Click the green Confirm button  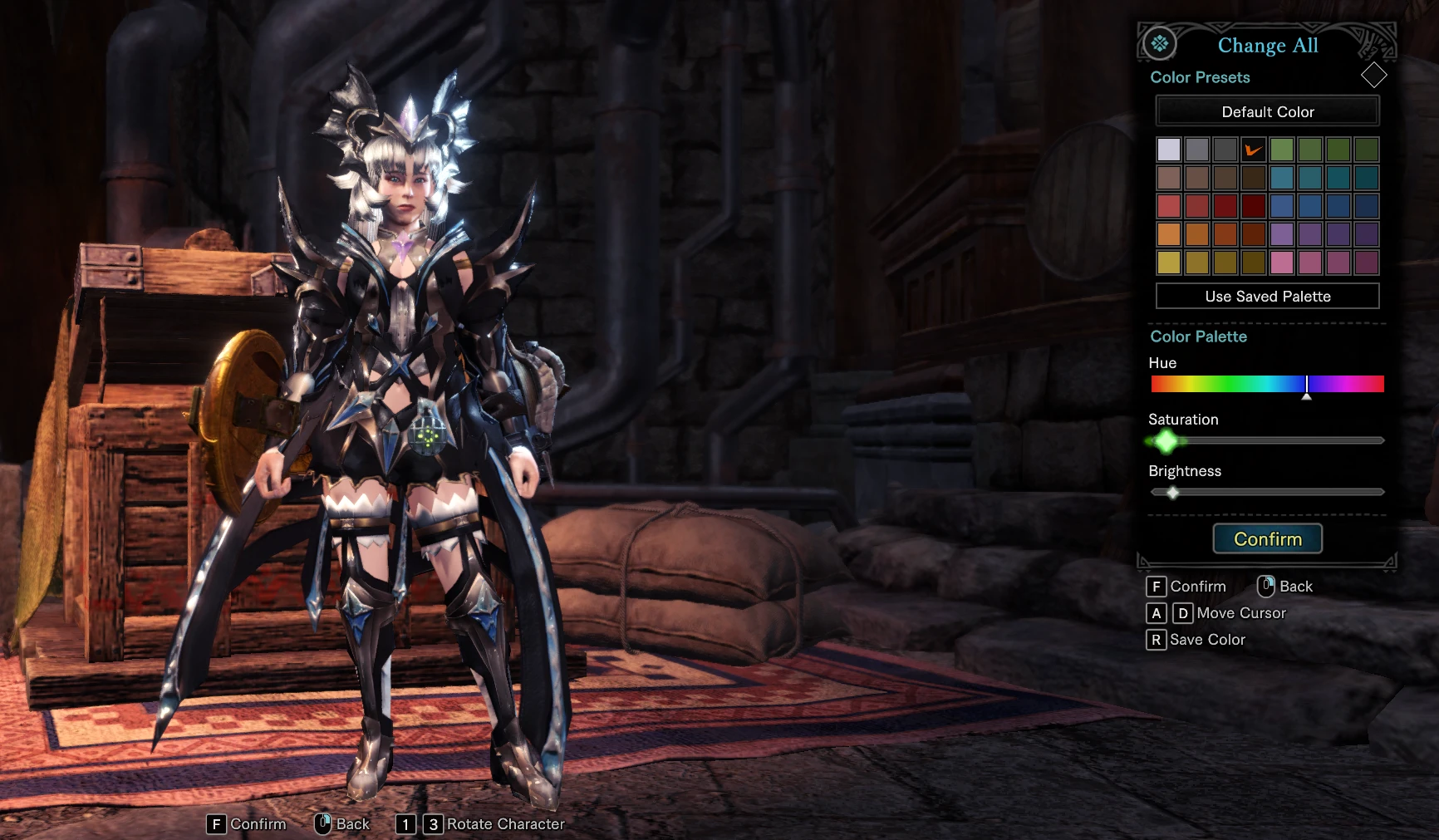coord(1267,538)
